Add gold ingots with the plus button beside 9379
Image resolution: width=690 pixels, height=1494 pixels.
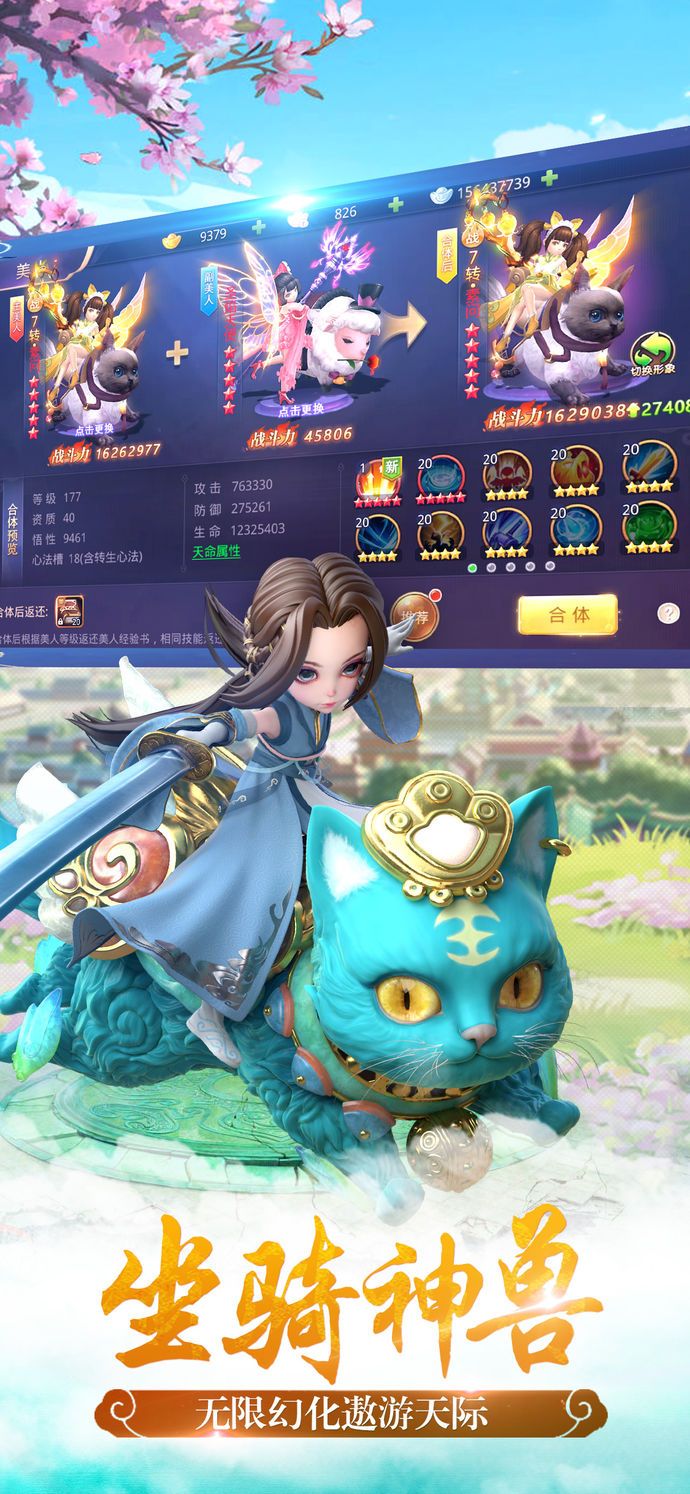[x=260, y=226]
